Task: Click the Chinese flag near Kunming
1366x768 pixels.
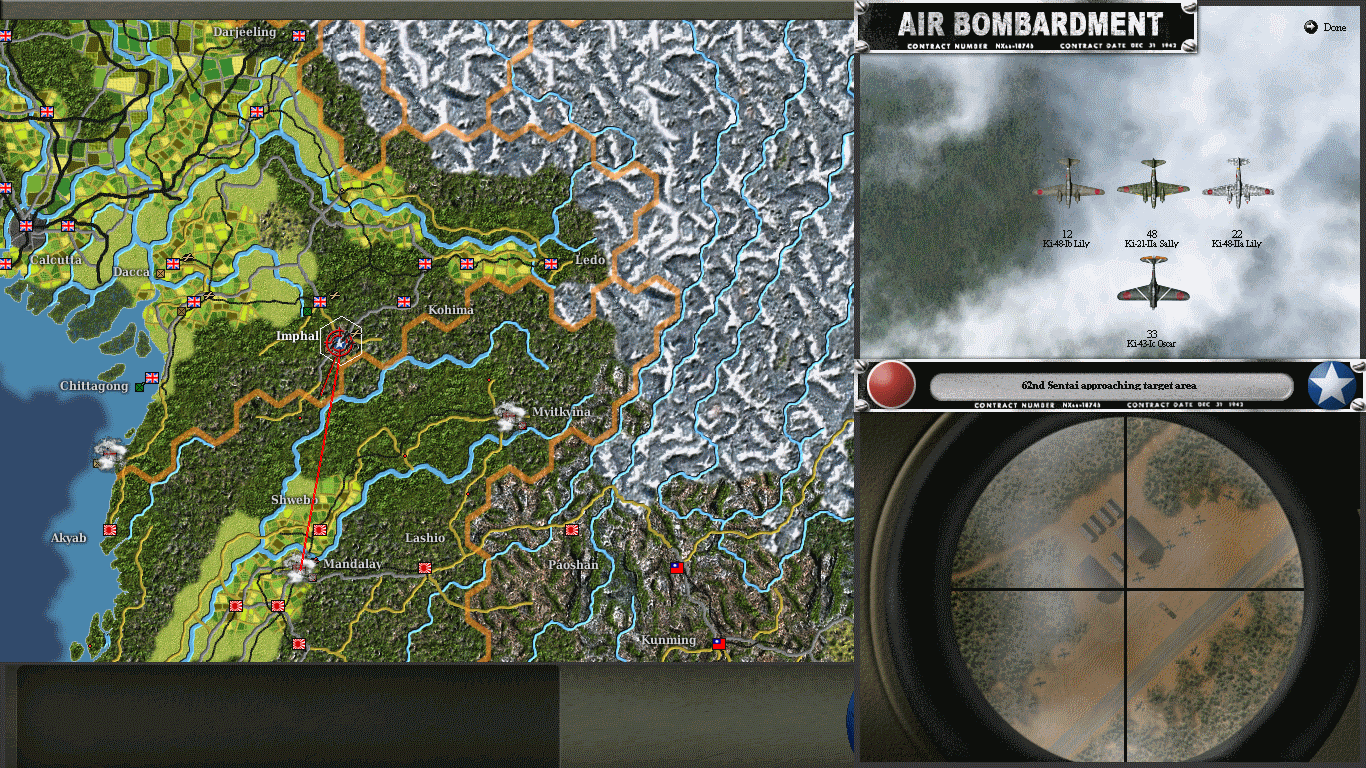Action: pyautogui.click(x=718, y=644)
